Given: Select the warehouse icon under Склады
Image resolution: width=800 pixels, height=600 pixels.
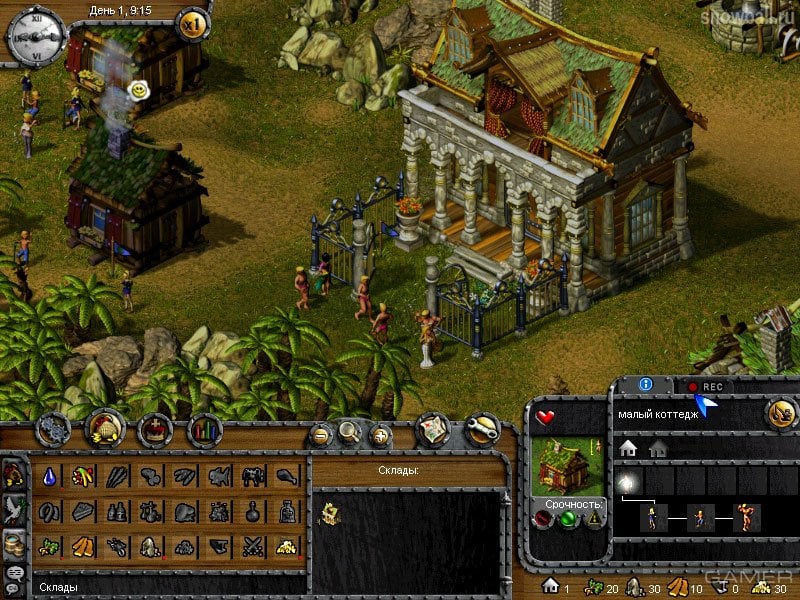Looking at the screenshot, I should point(329,515).
